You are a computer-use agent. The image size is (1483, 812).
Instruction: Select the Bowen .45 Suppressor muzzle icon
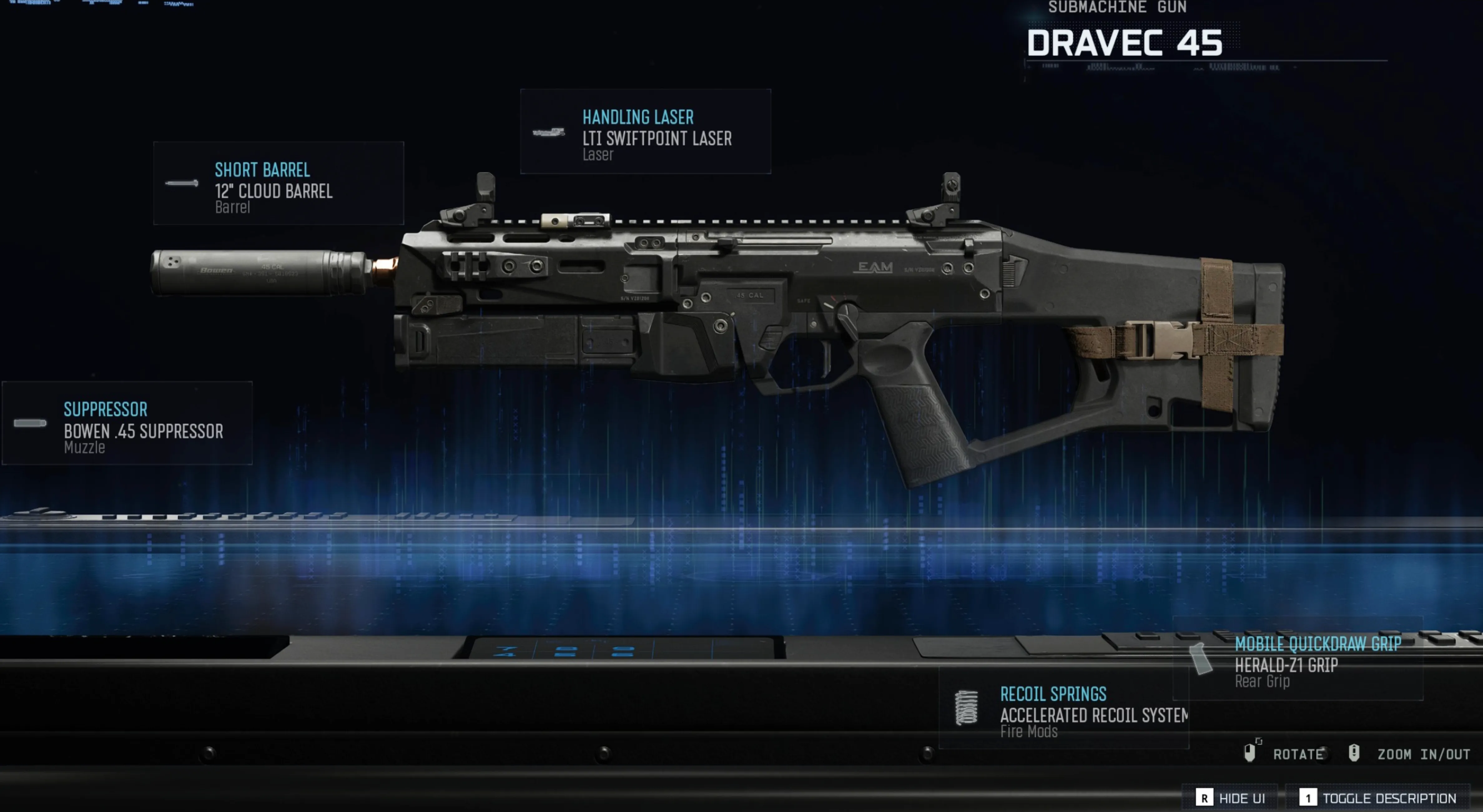click(x=30, y=423)
